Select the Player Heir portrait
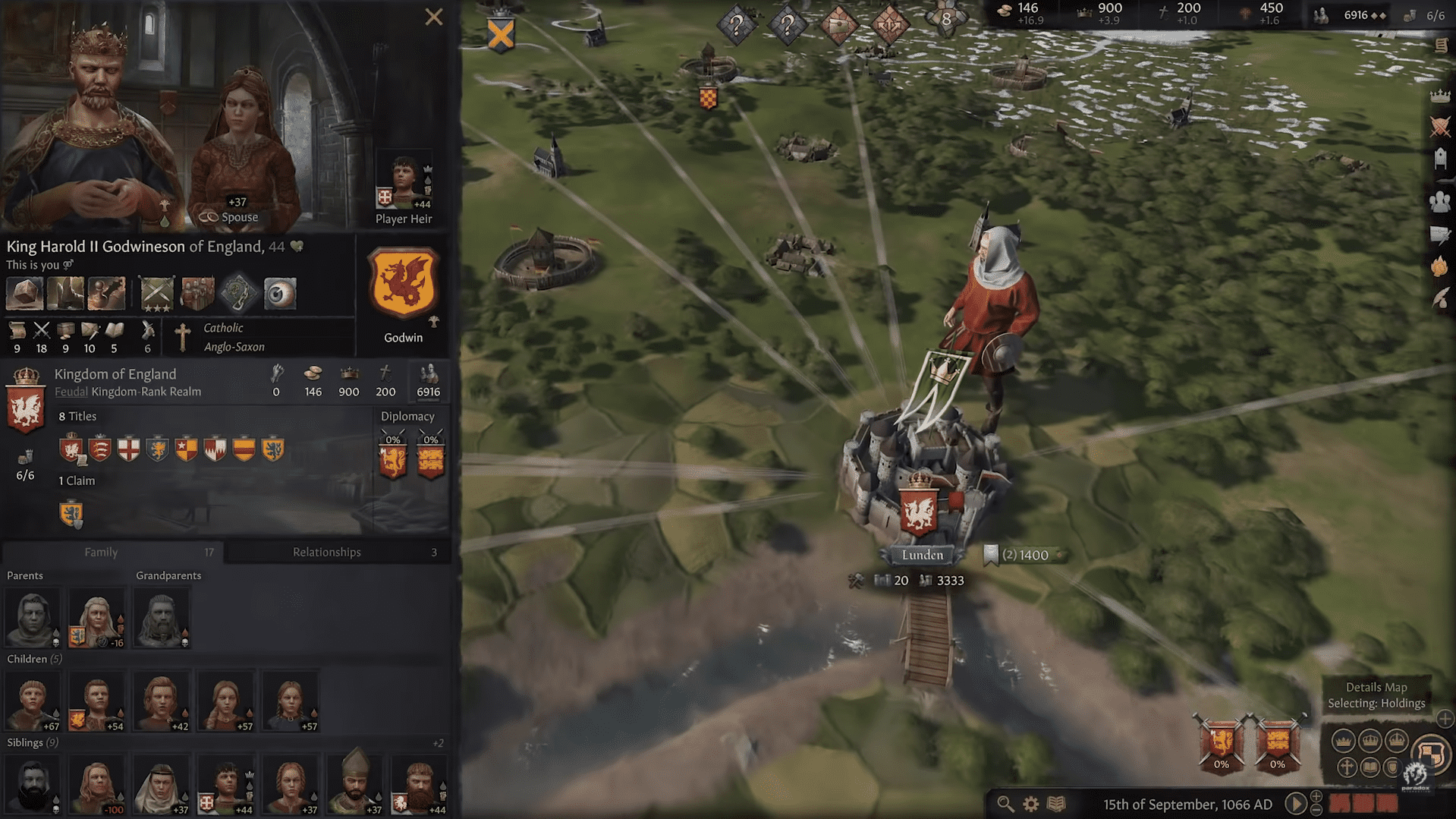1456x819 pixels. [404, 183]
